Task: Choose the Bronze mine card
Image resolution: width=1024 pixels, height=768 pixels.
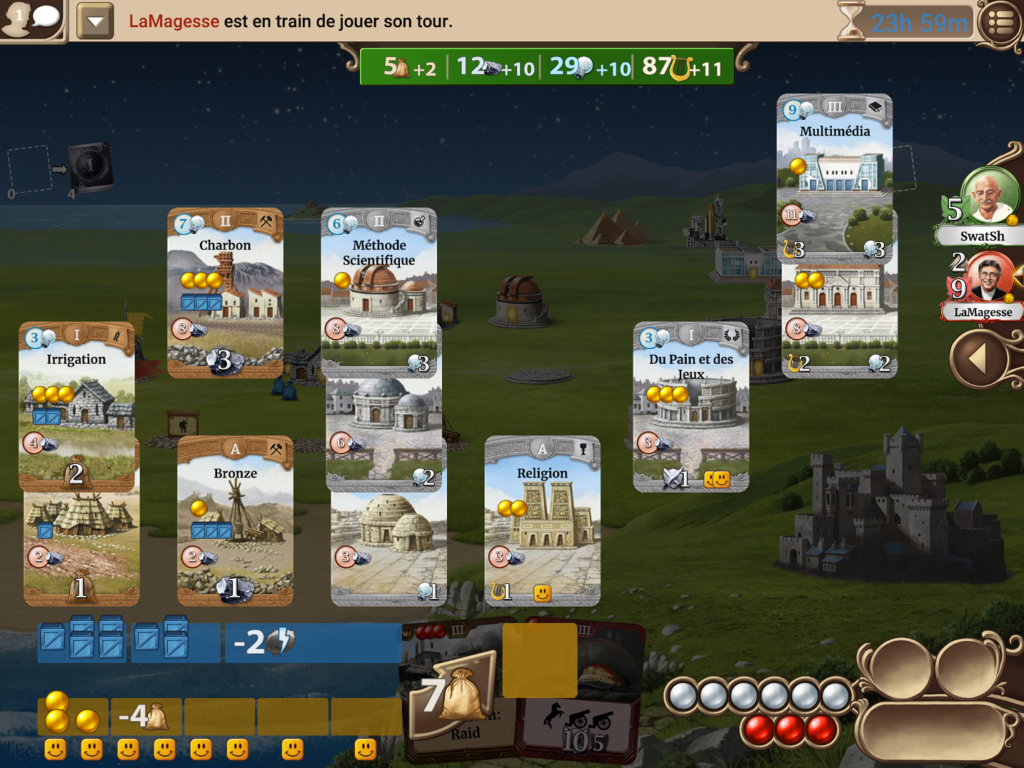Action: tap(235, 519)
